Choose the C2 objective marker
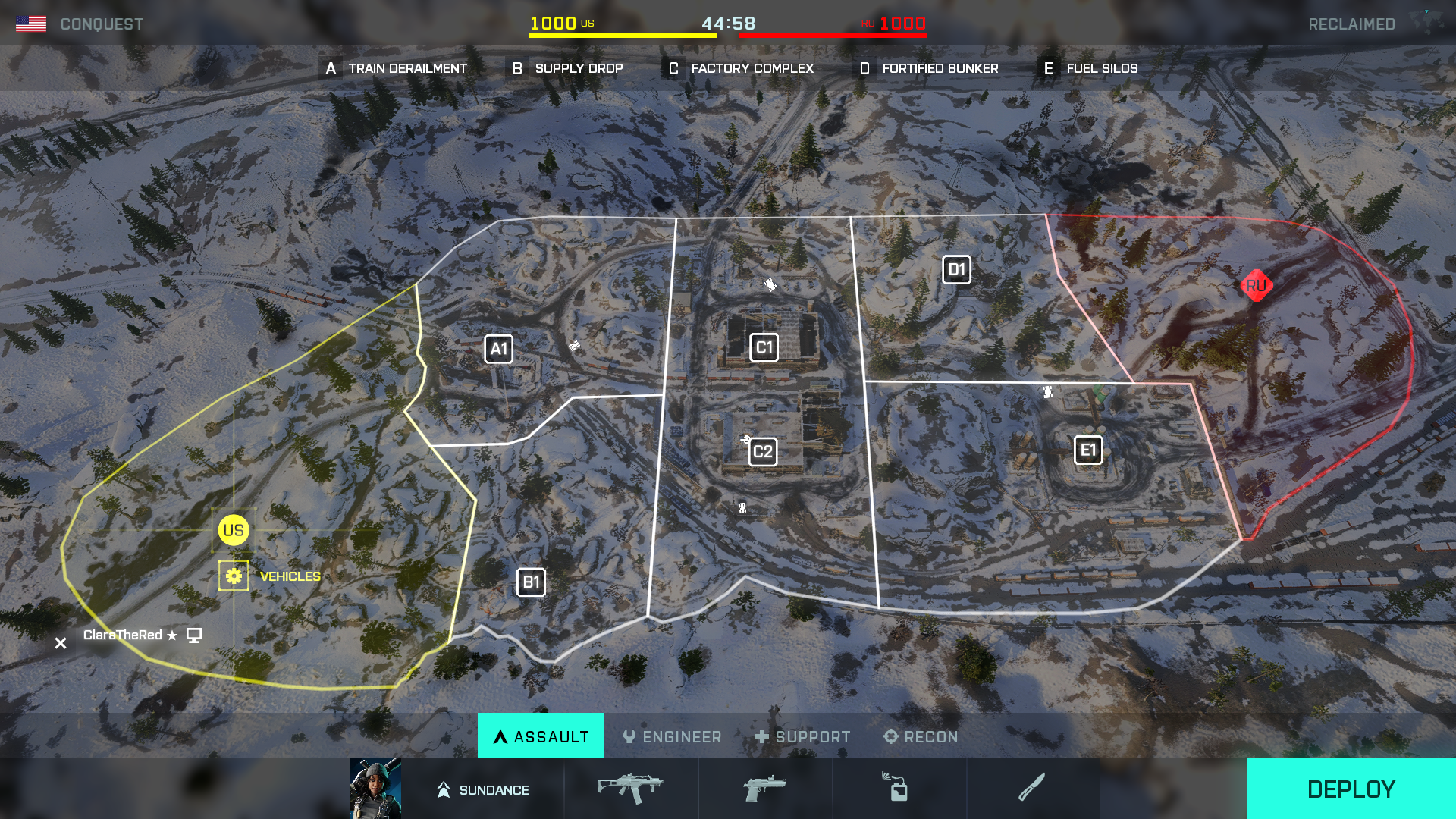The image size is (1456, 819). pos(763,453)
